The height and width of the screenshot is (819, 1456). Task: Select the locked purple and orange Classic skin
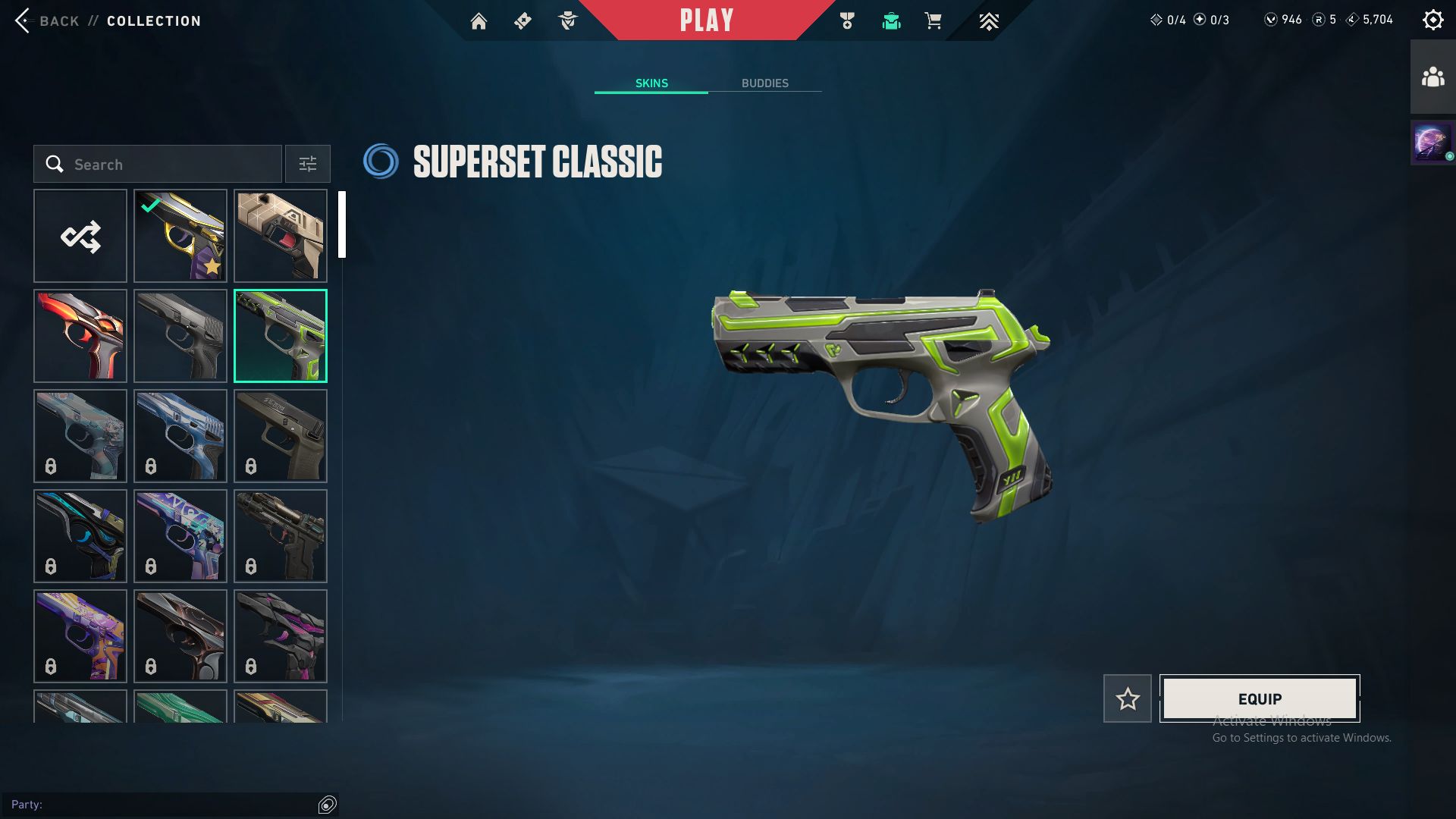pyautogui.click(x=80, y=636)
